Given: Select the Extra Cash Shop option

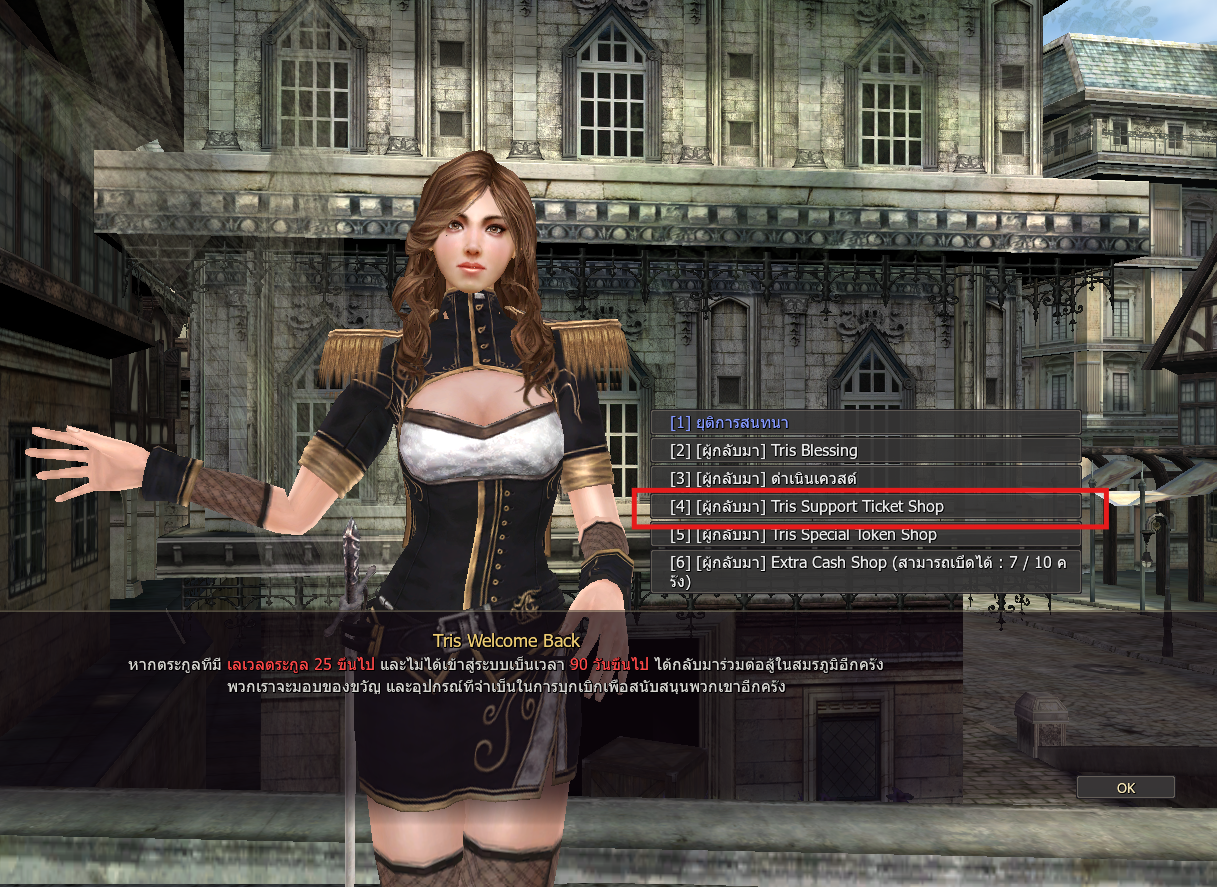Looking at the screenshot, I should coord(865,571).
